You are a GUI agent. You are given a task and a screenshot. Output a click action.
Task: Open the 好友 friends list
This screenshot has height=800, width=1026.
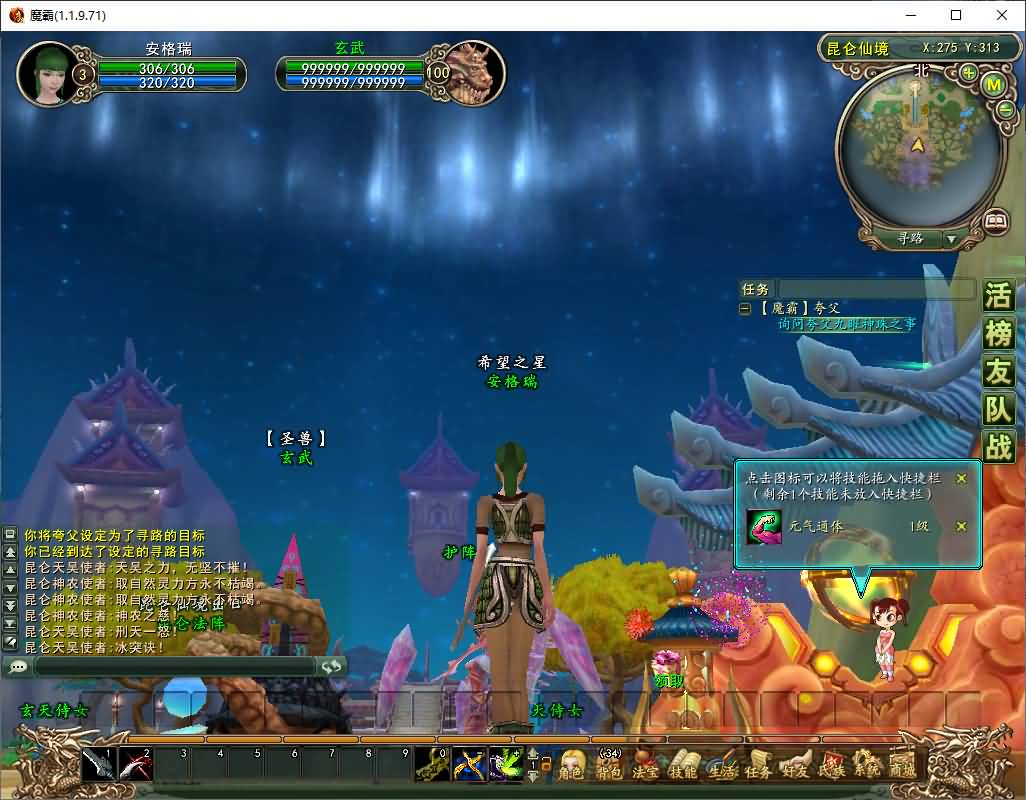pos(795,766)
